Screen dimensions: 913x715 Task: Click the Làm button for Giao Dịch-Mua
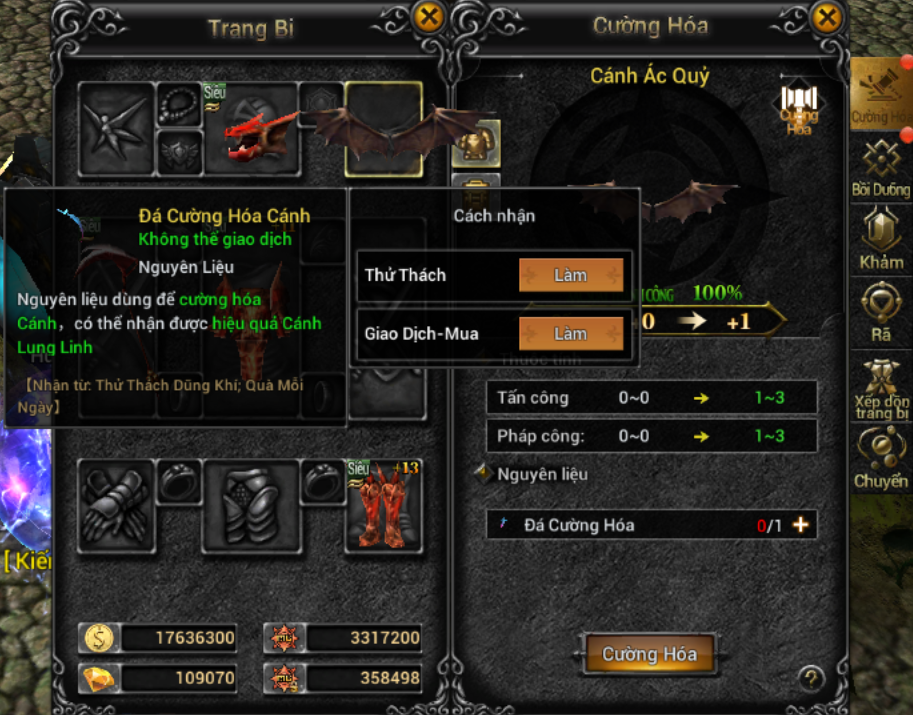[x=570, y=333]
